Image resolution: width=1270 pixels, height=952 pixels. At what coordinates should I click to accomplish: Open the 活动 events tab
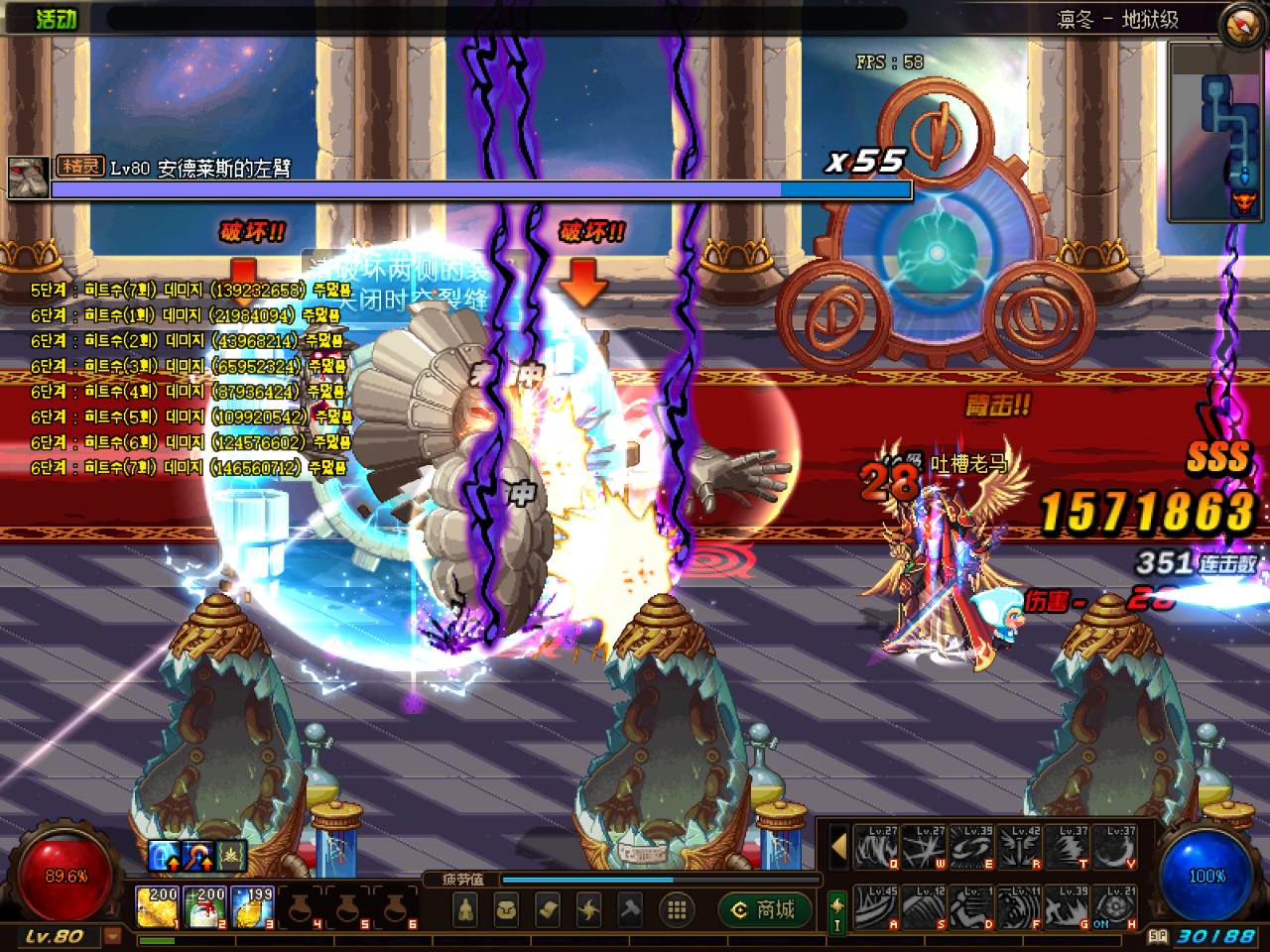[x=56, y=18]
